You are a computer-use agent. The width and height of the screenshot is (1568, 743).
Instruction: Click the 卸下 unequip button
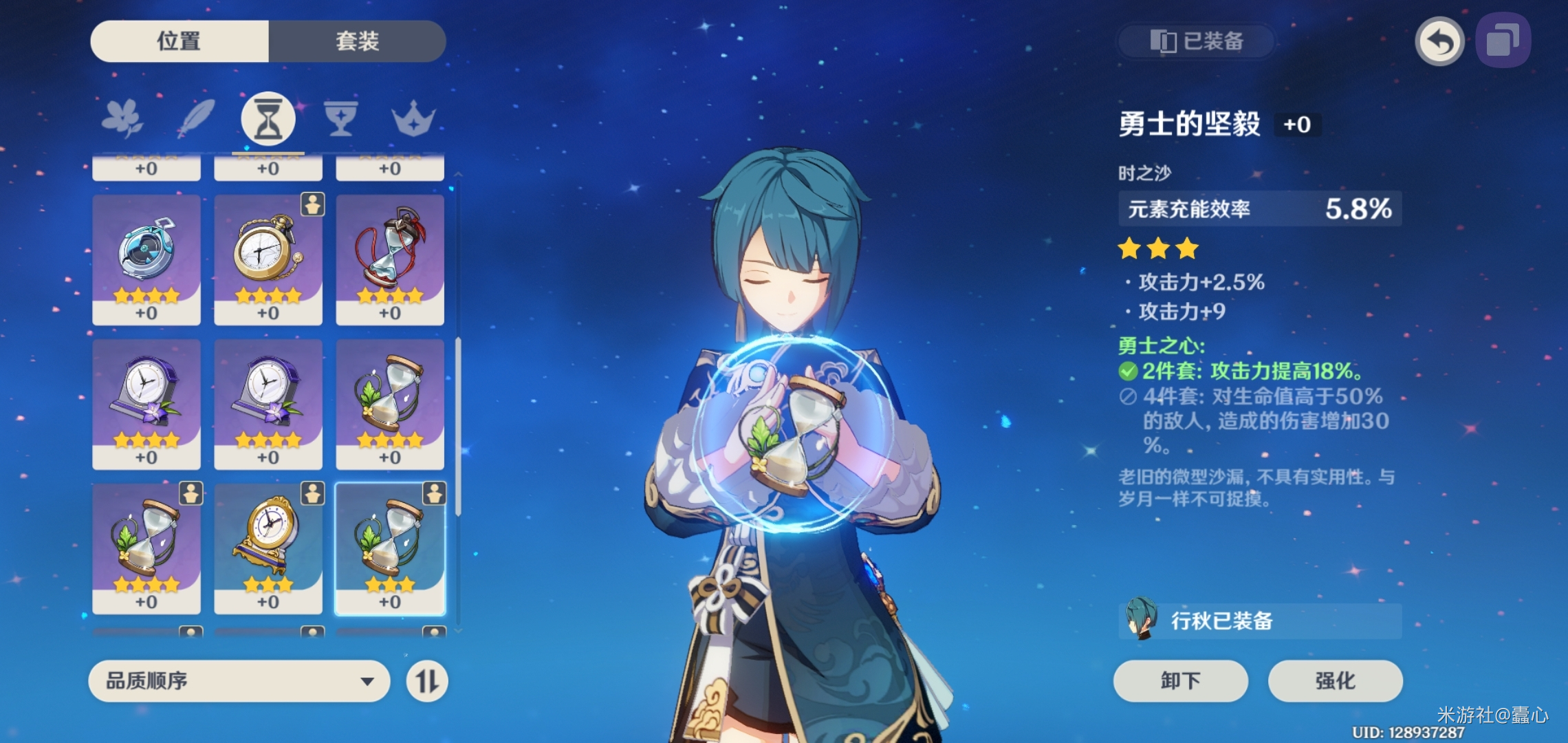point(1180,681)
